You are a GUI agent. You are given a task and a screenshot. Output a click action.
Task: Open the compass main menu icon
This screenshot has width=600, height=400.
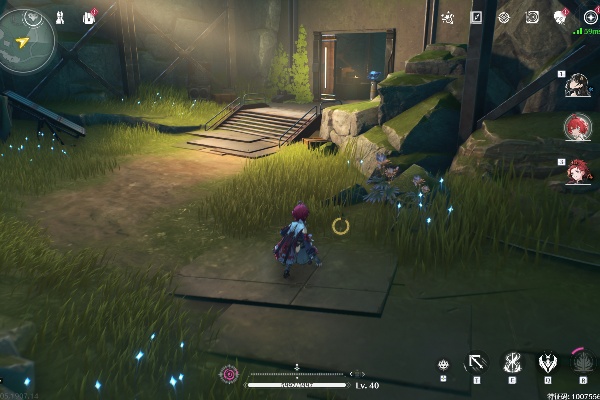589,17
